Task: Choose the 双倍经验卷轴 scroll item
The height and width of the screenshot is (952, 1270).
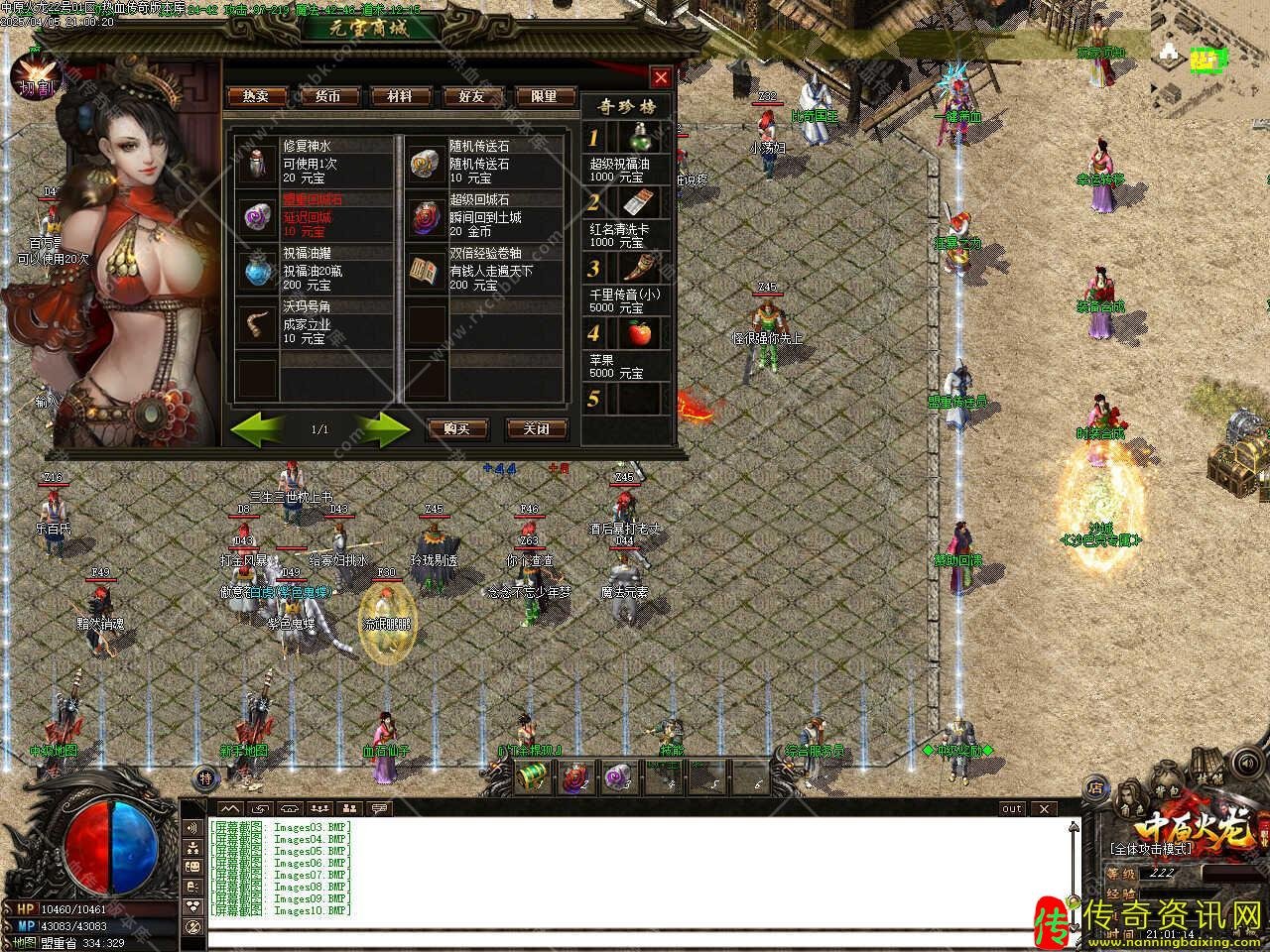Action: point(428,268)
